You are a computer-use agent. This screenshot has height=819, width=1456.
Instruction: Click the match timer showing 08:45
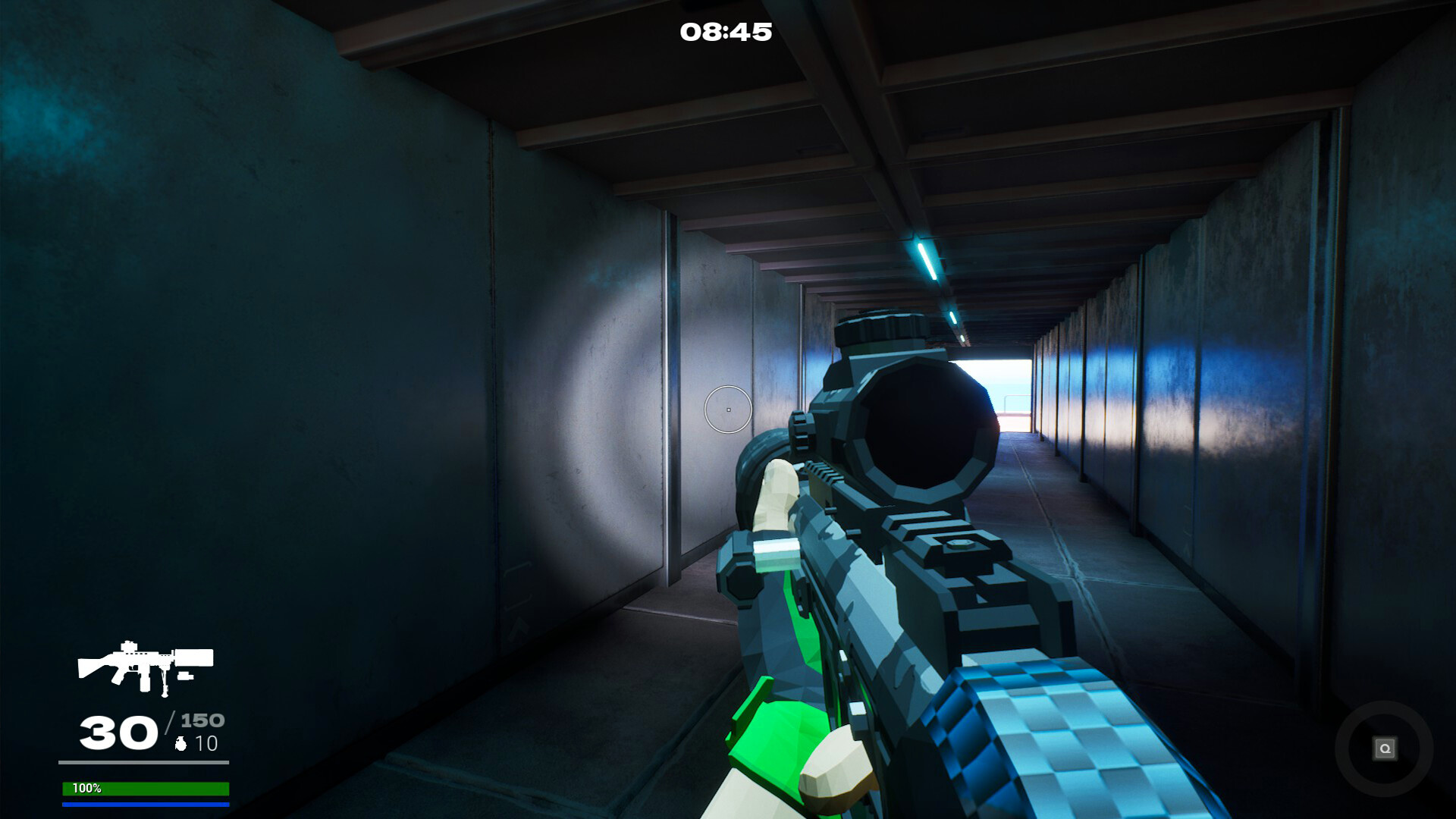(726, 32)
